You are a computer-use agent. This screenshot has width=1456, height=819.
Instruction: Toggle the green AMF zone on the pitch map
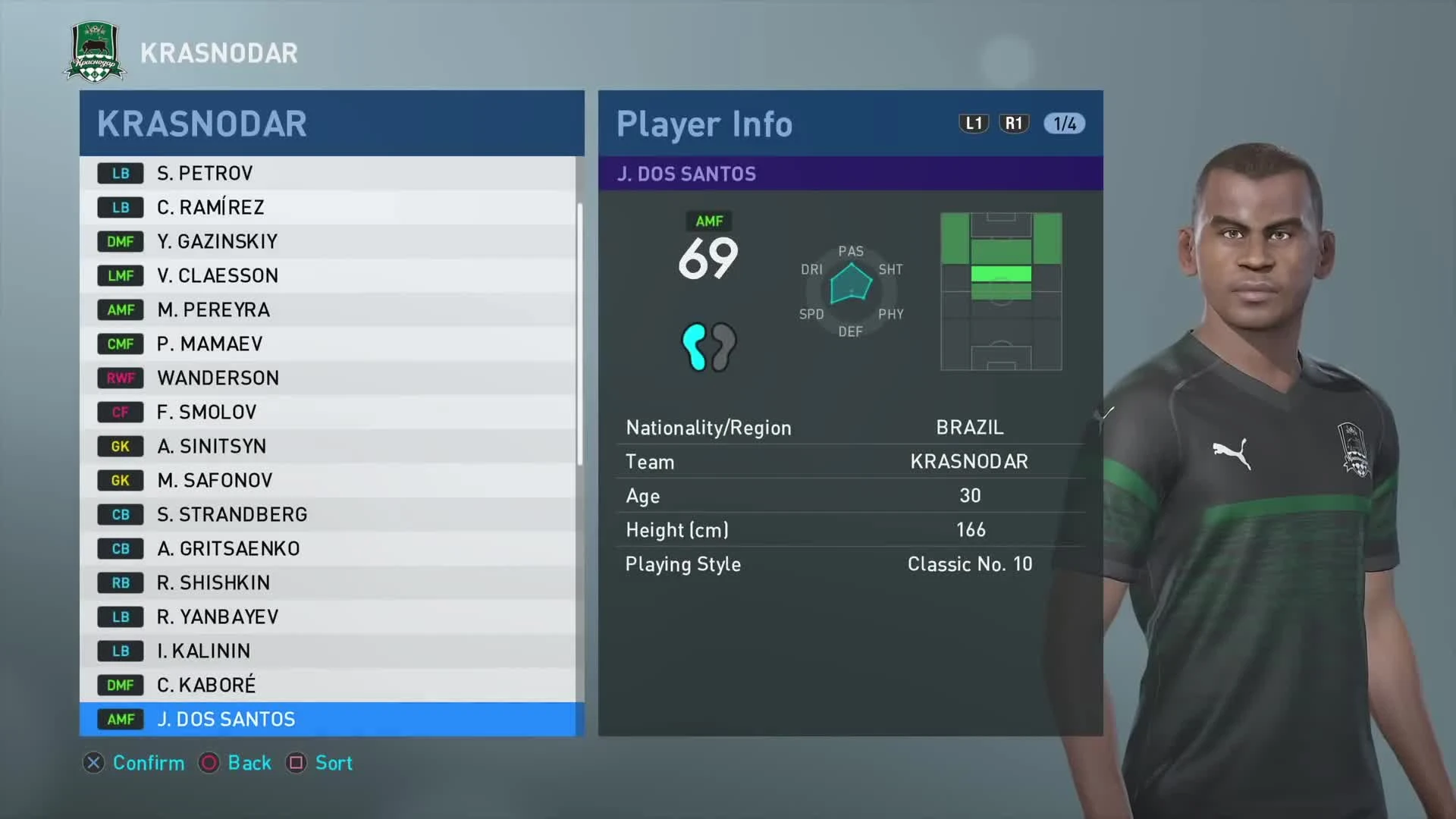1000,275
